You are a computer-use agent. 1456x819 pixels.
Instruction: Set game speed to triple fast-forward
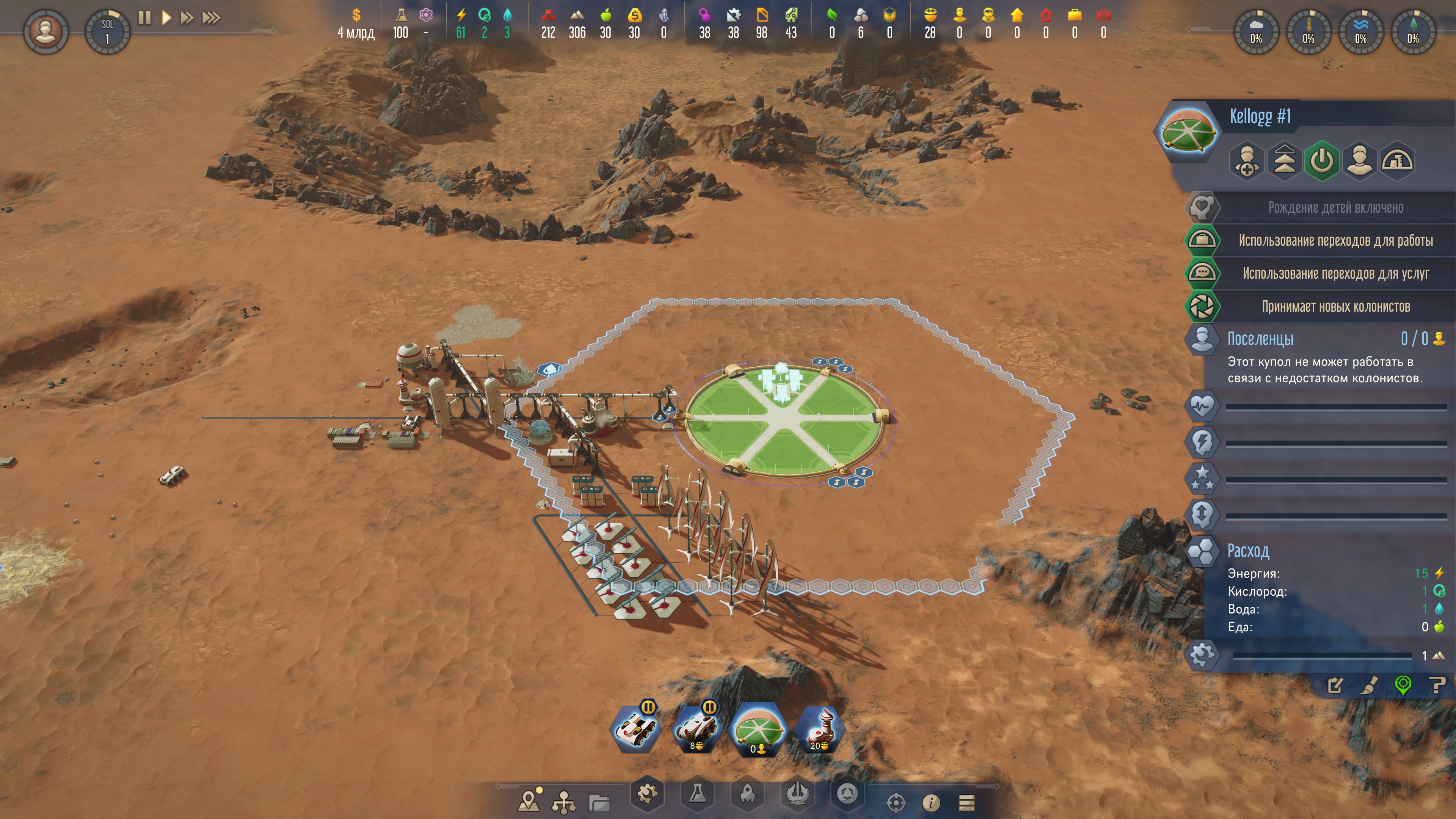(x=211, y=18)
